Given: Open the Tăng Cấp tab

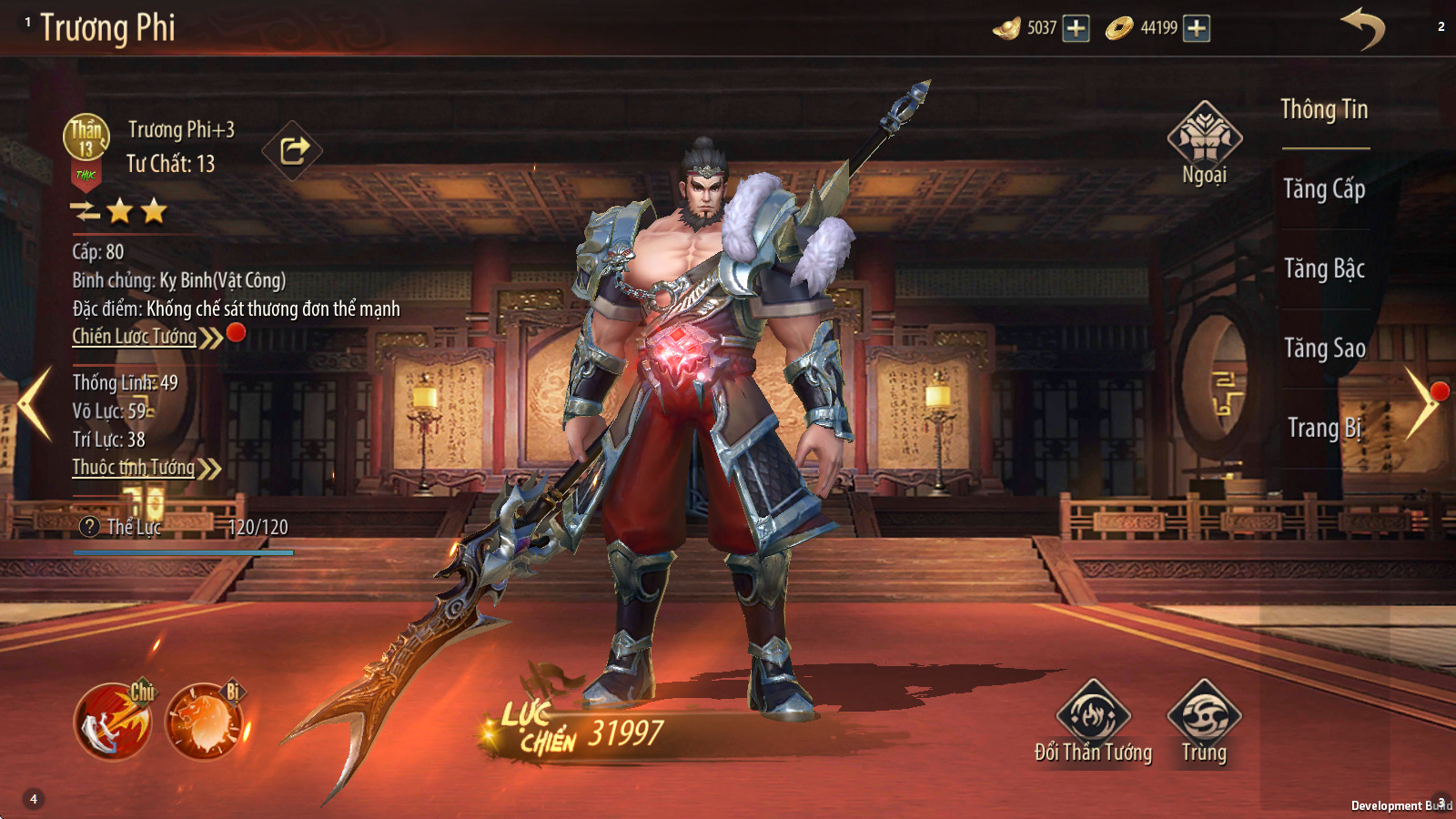Looking at the screenshot, I should tap(1324, 189).
